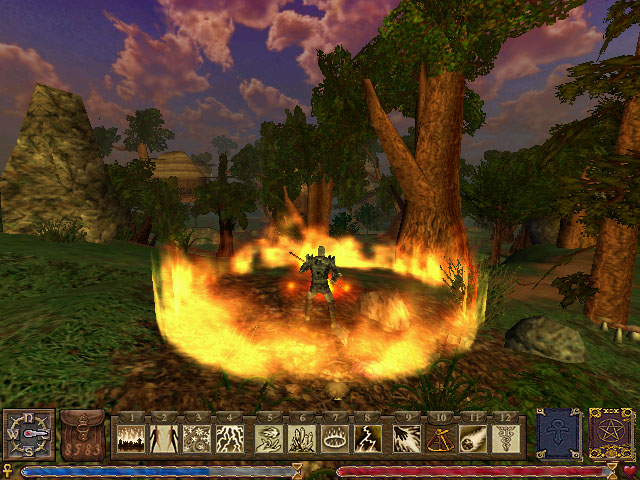Select the flaming hand spell in slot 5
Image resolution: width=640 pixels, height=480 pixels.
[270, 439]
